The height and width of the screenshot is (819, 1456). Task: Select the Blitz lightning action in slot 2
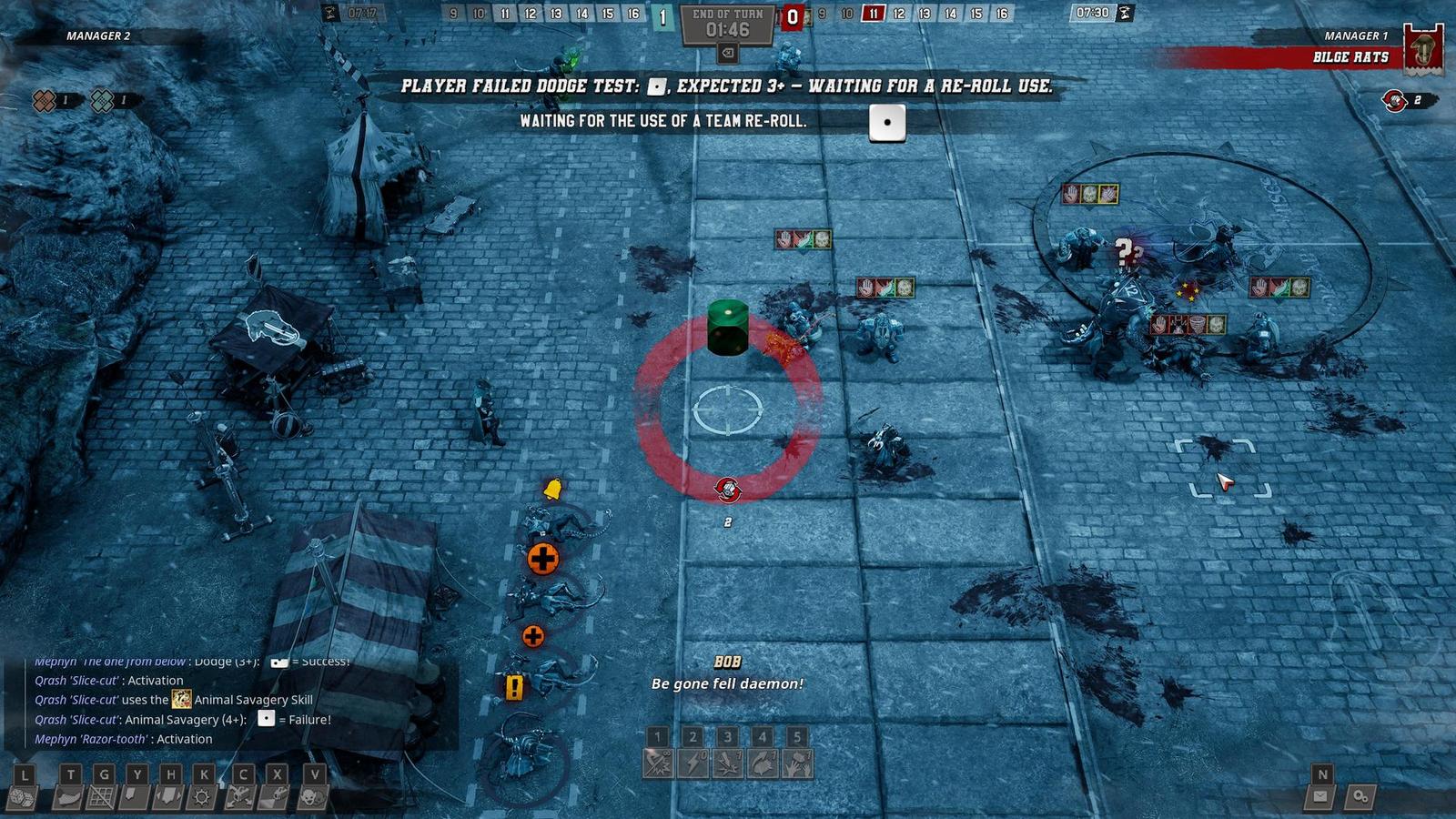coord(693,764)
